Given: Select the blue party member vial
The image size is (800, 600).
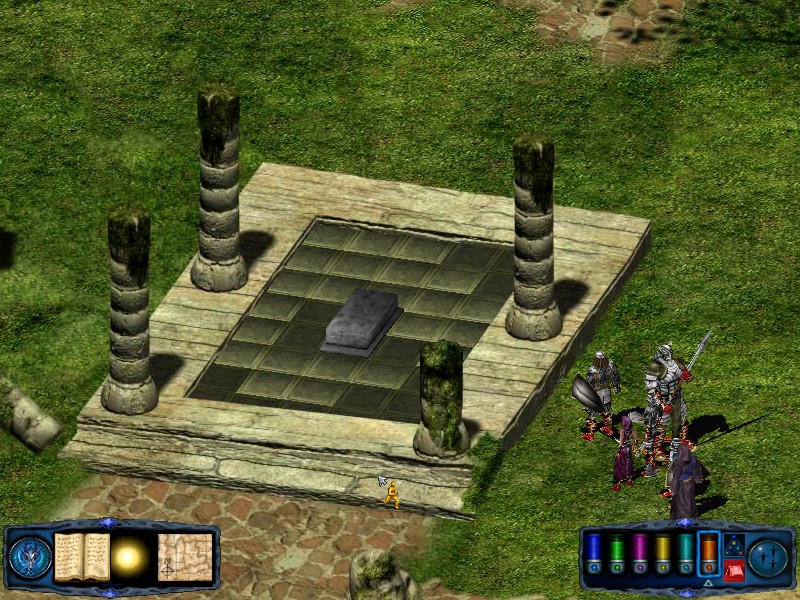Looking at the screenshot, I should point(593,554).
